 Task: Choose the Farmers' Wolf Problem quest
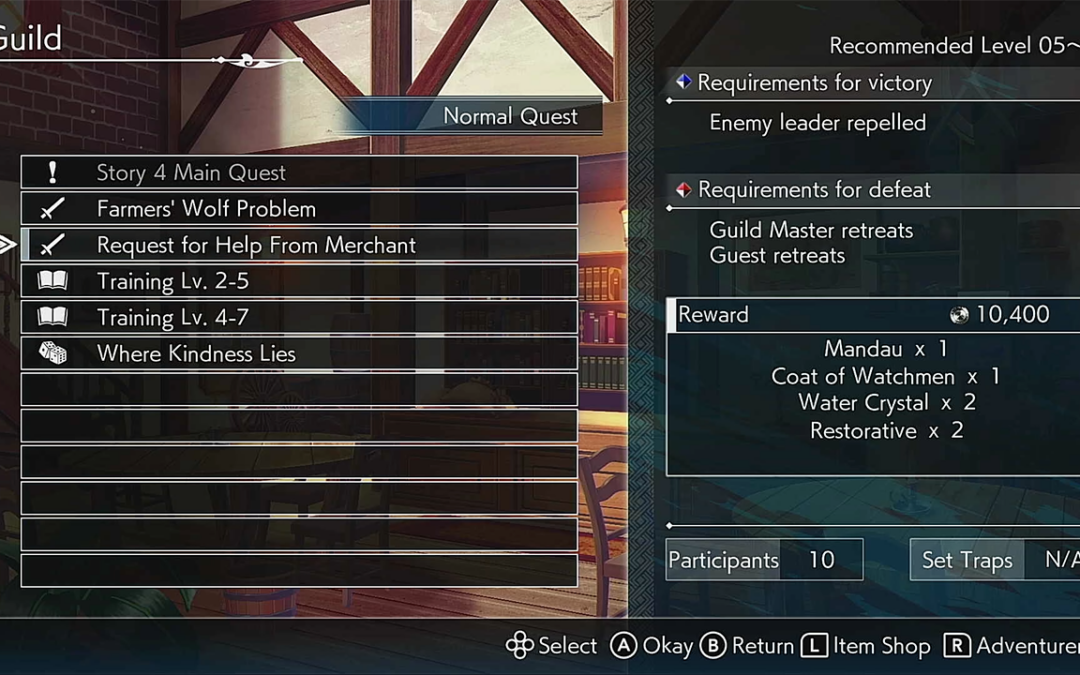tap(298, 208)
